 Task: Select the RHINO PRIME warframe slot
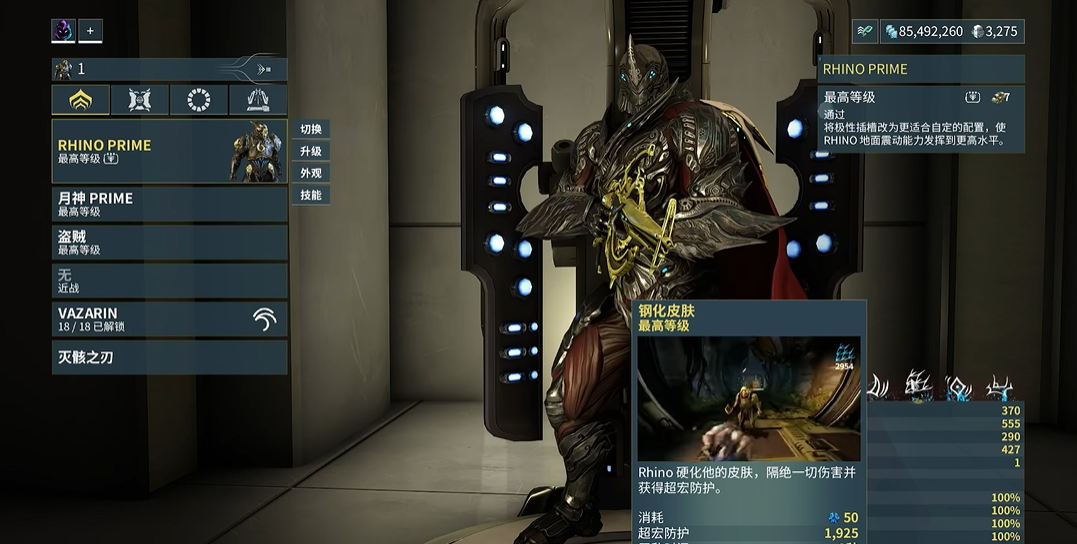pos(169,151)
